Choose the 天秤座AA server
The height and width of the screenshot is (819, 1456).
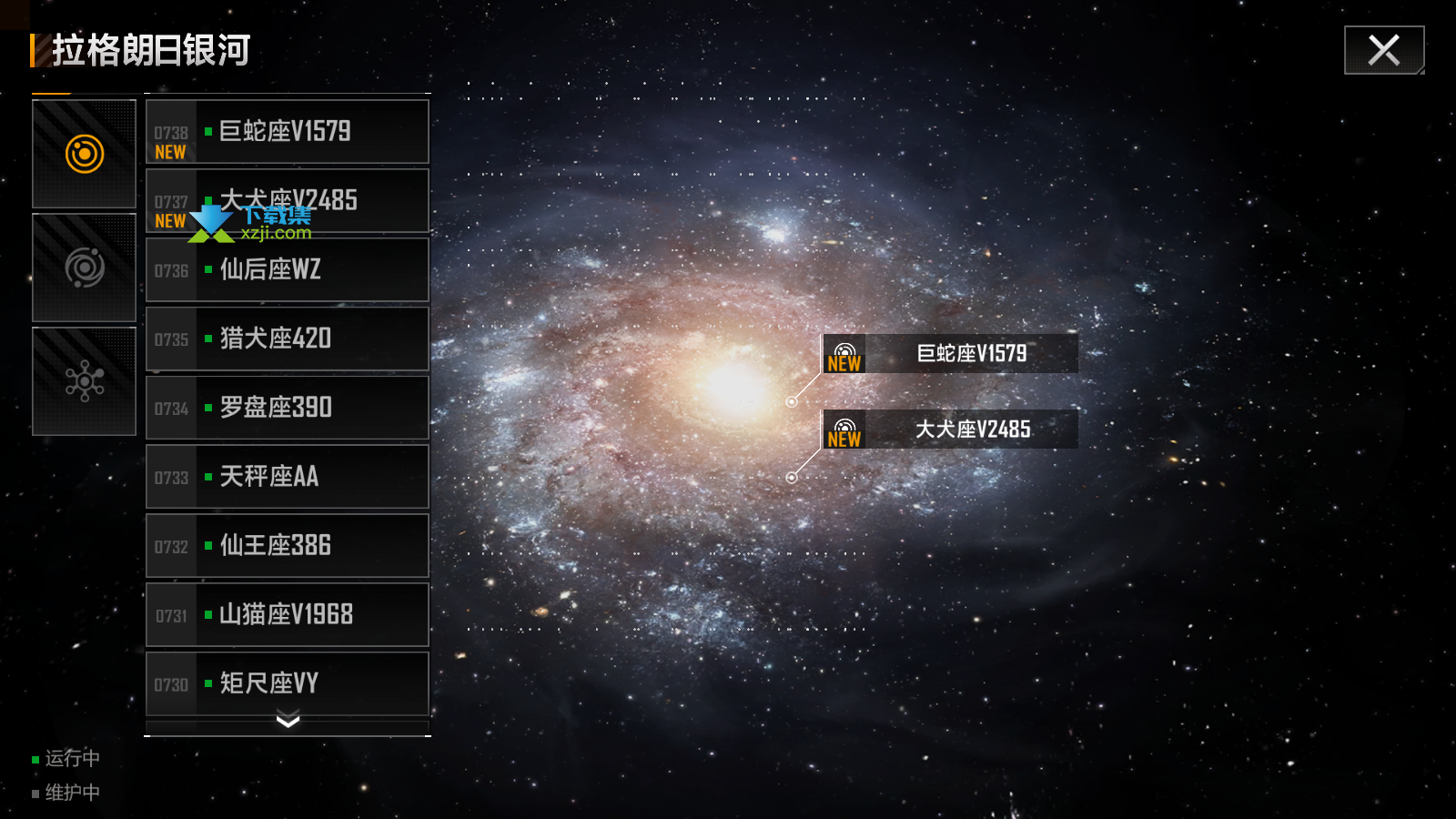pyautogui.click(x=287, y=477)
